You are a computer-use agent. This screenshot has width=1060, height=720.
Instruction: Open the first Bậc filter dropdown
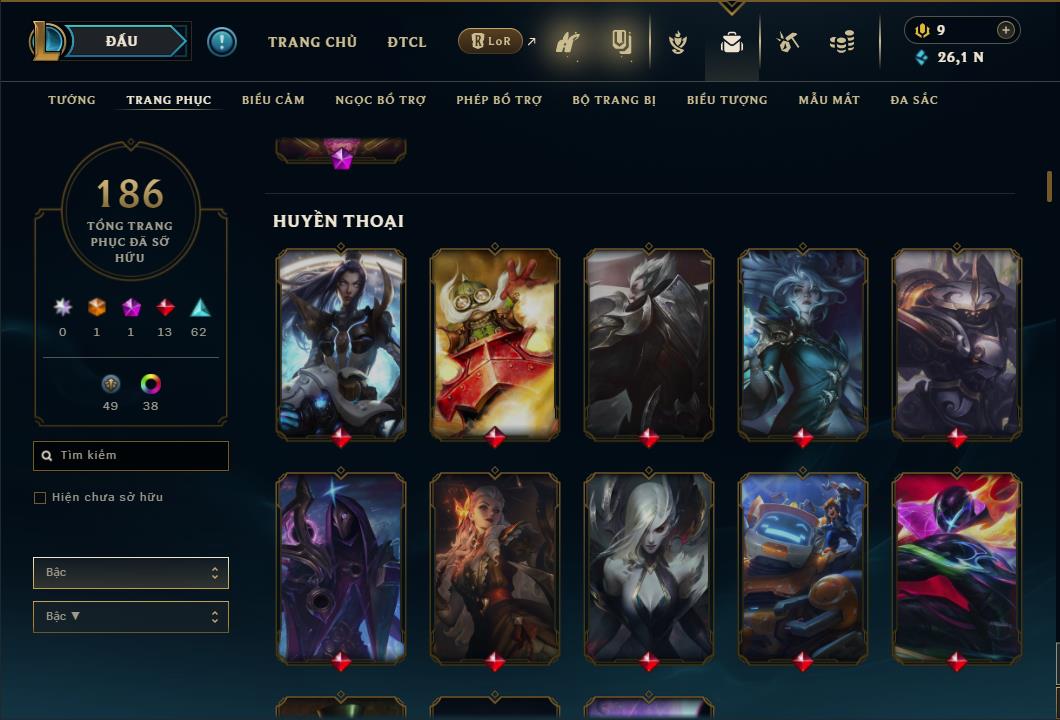tap(131, 573)
